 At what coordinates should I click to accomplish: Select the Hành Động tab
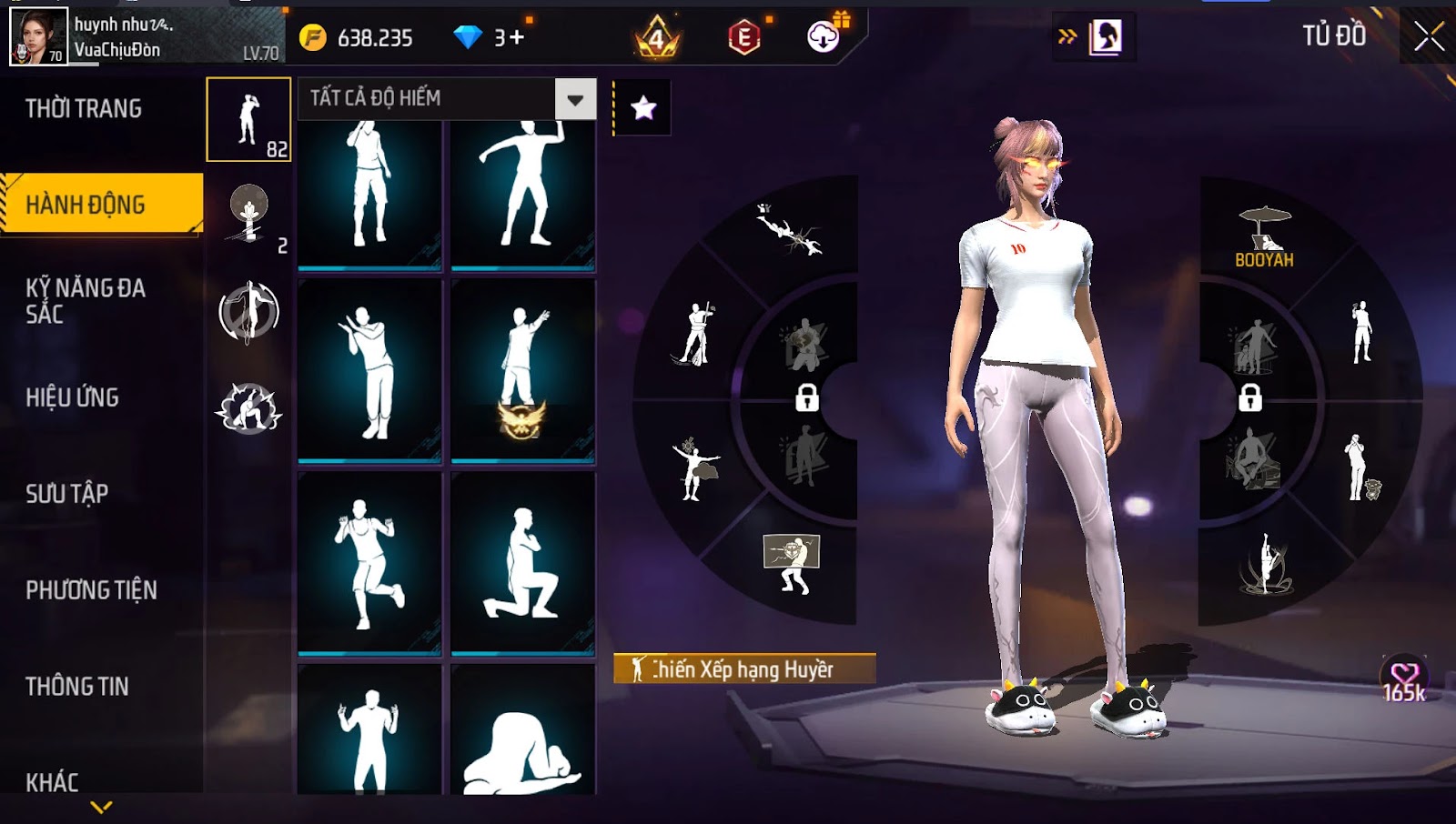click(100, 205)
